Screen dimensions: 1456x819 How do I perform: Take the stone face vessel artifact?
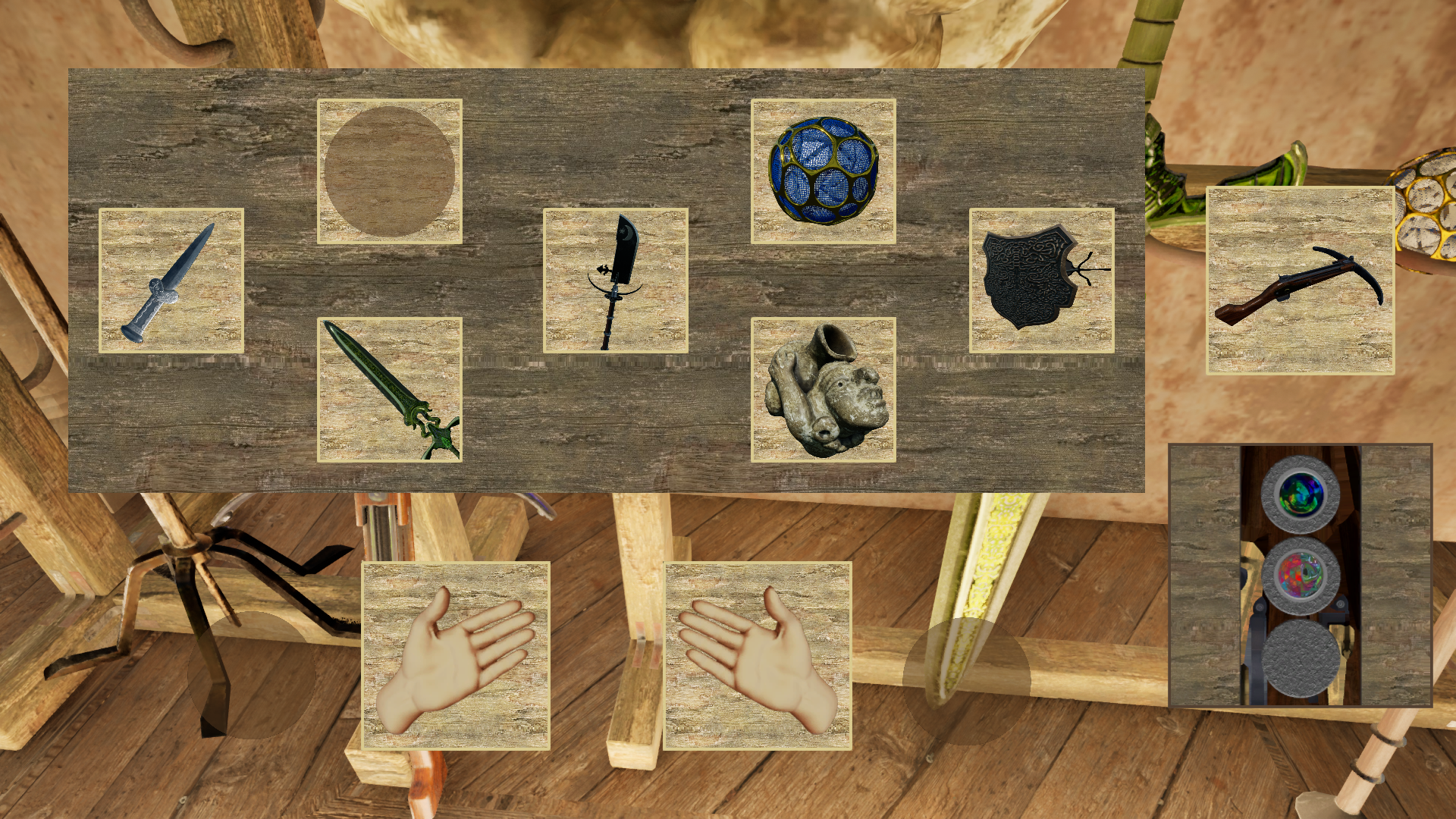coord(824,390)
